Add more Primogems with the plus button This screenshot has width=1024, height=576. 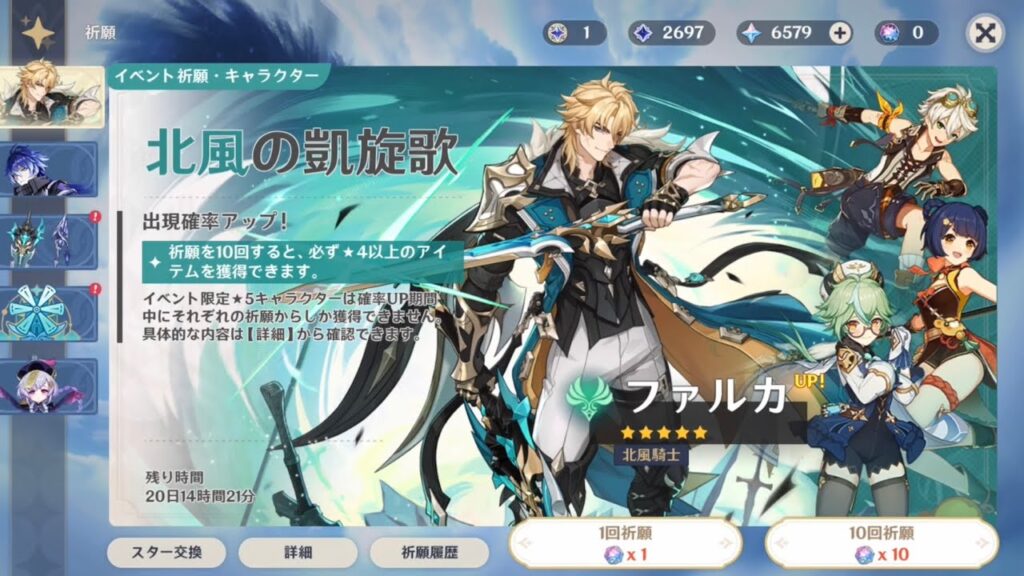click(840, 33)
